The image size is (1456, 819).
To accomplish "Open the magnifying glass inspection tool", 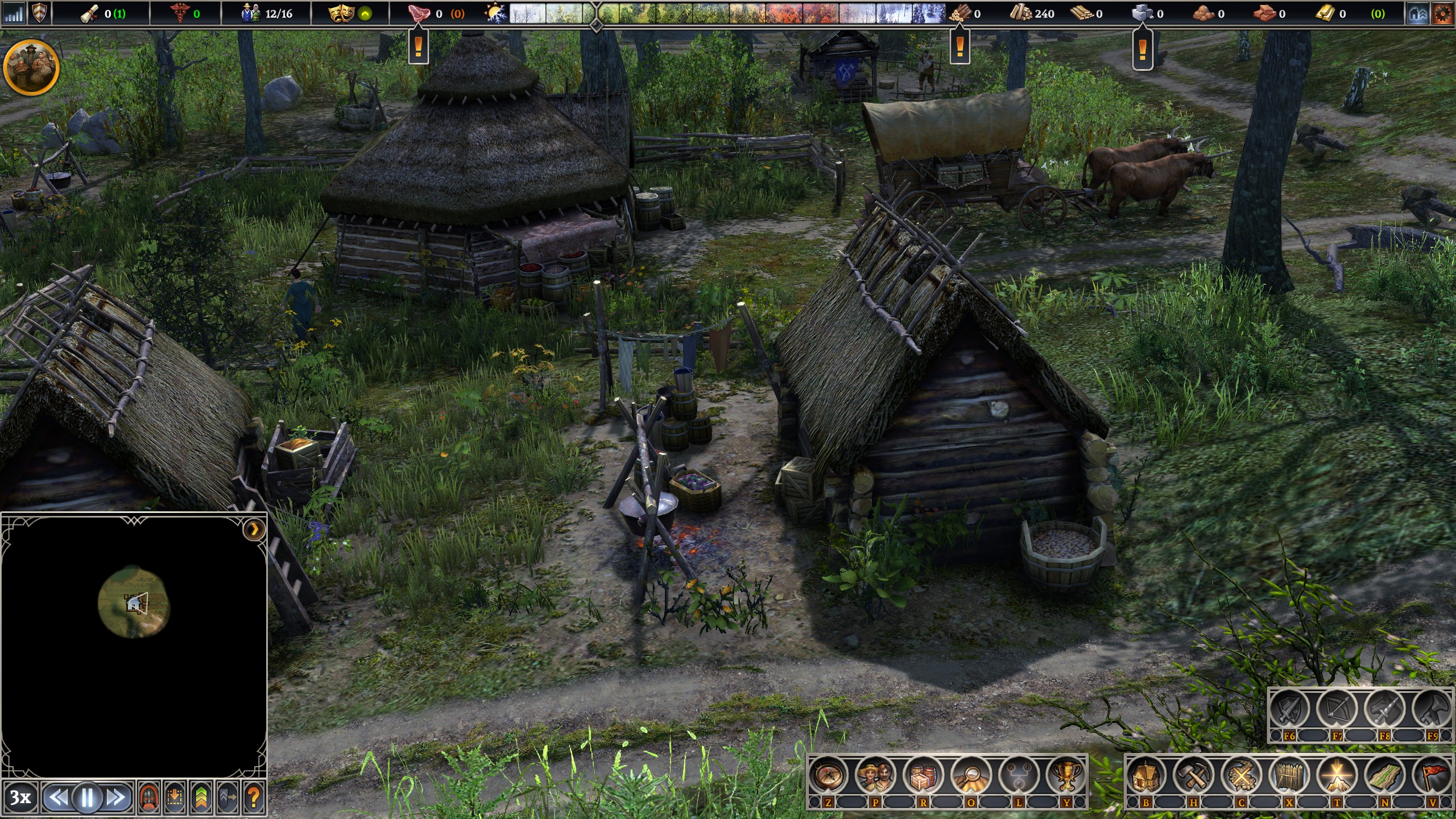I will [x=971, y=775].
